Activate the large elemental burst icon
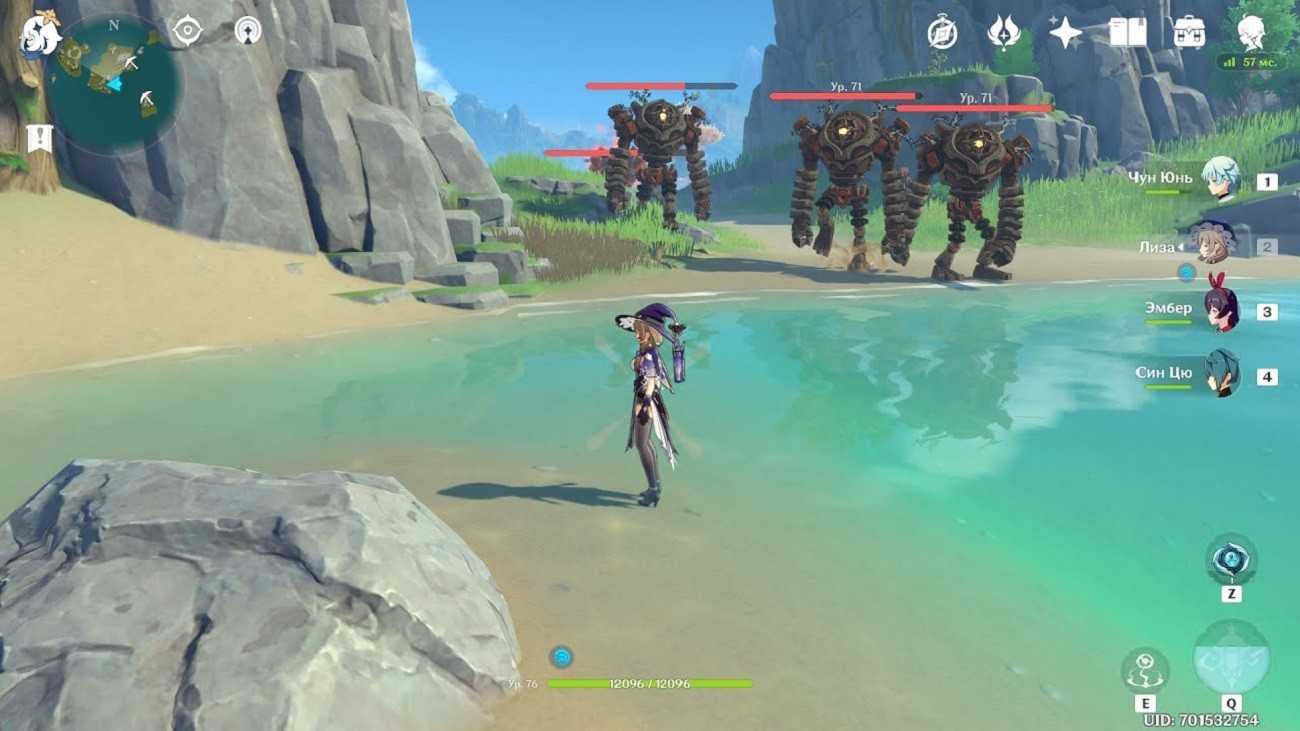The width and height of the screenshot is (1300, 731). [1231, 657]
